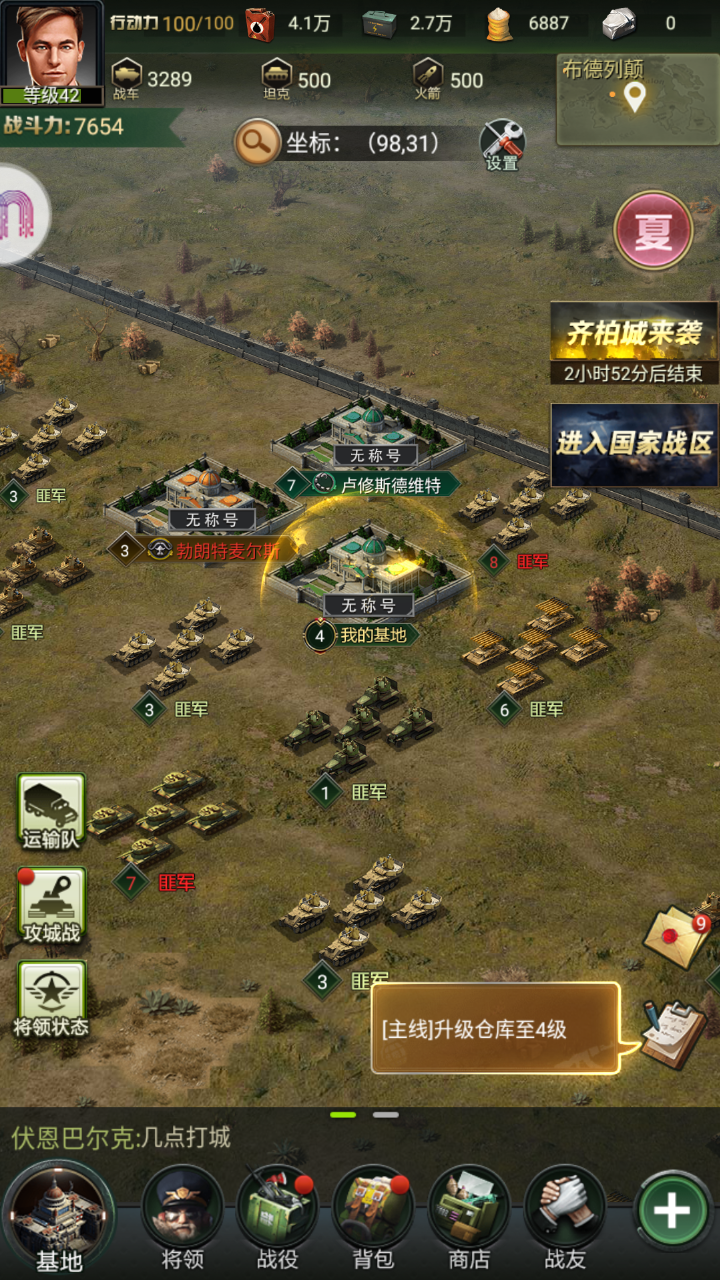
Task: Open the quest clipboard icon
Action: click(x=672, y=1033)
